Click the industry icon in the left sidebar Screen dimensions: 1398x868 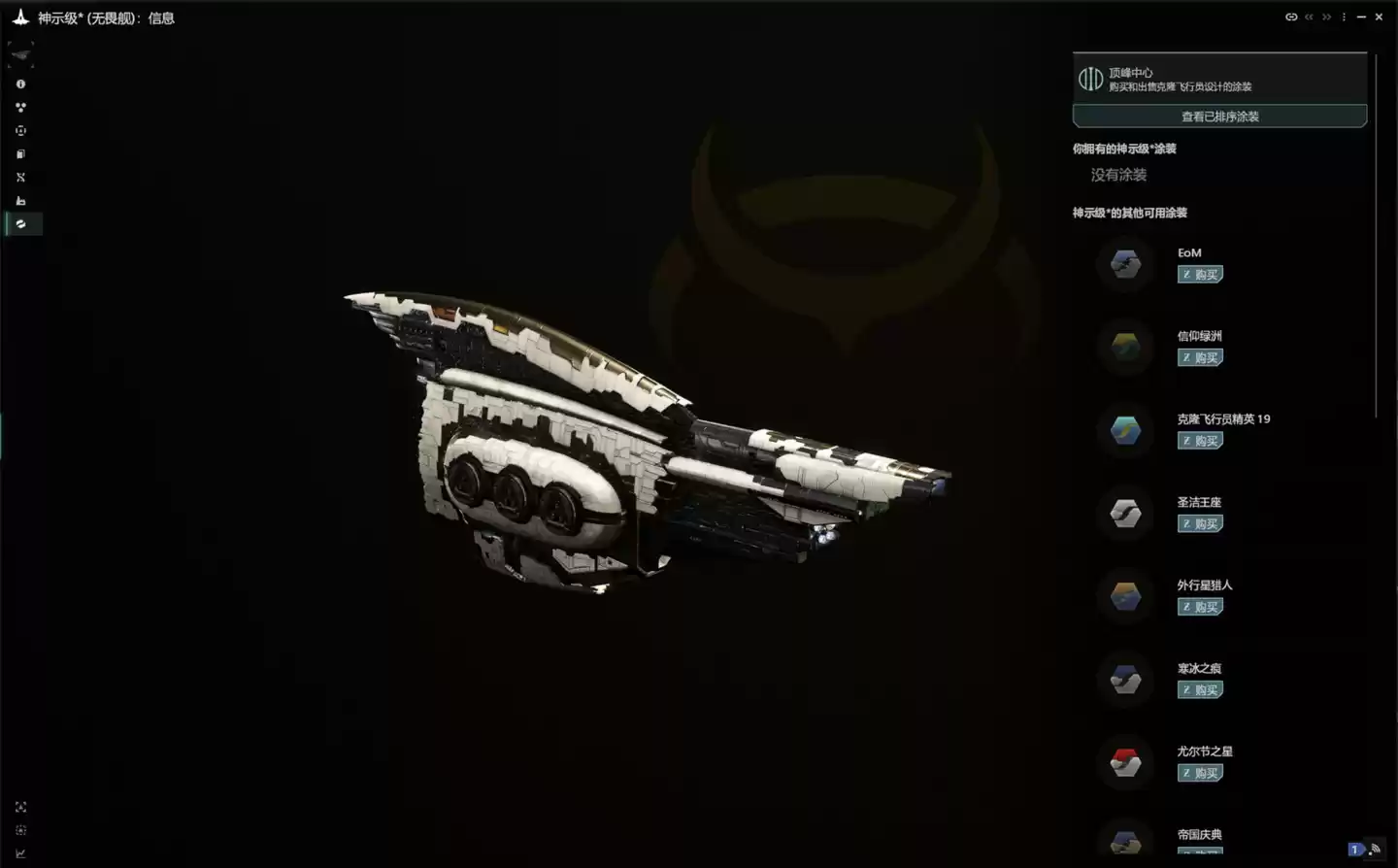pyautogui.click(x=21, y=200)
